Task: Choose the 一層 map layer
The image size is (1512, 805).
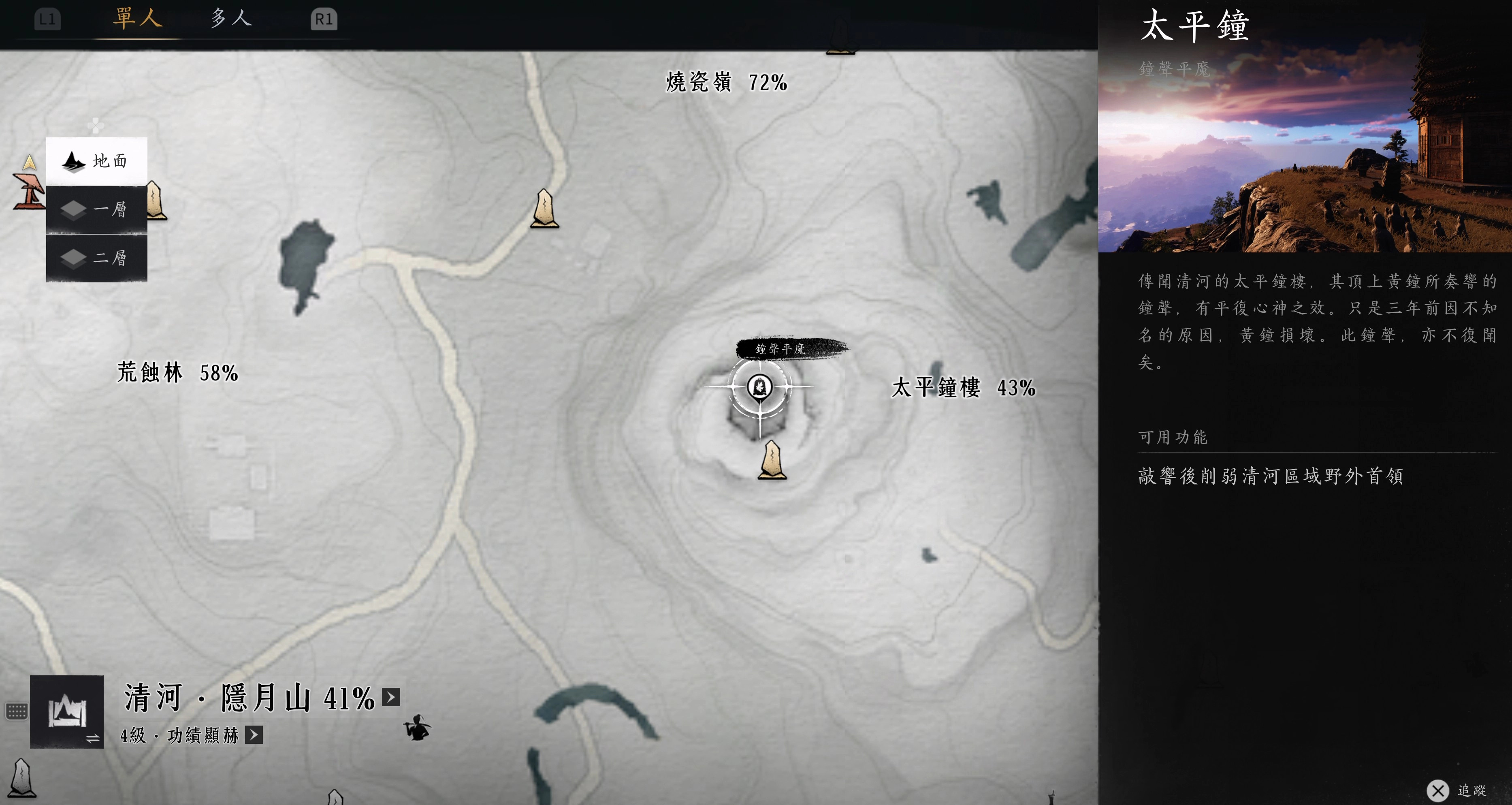Action: click(x=97, y=209)
